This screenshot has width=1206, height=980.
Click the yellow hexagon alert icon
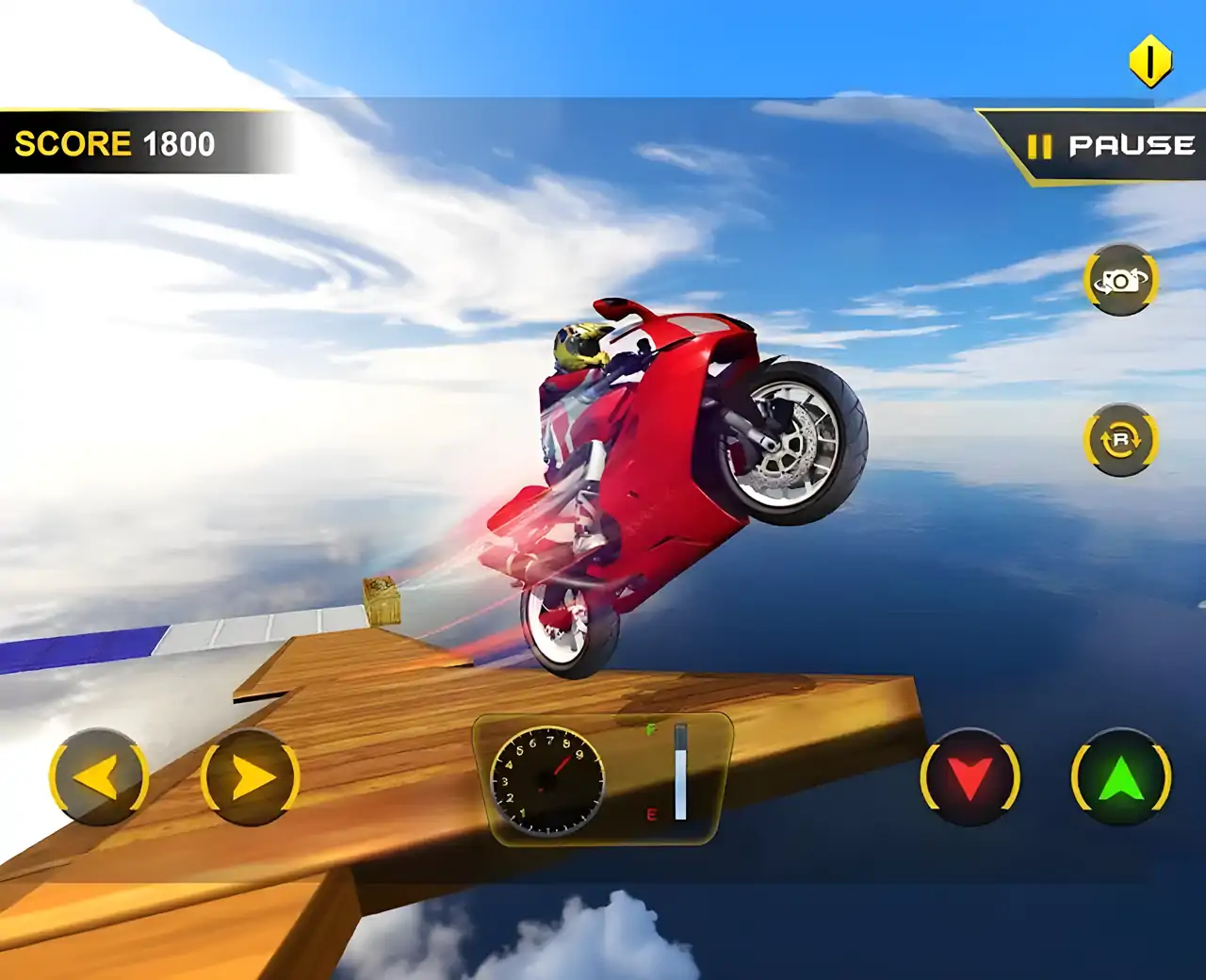pos(1149,62)
